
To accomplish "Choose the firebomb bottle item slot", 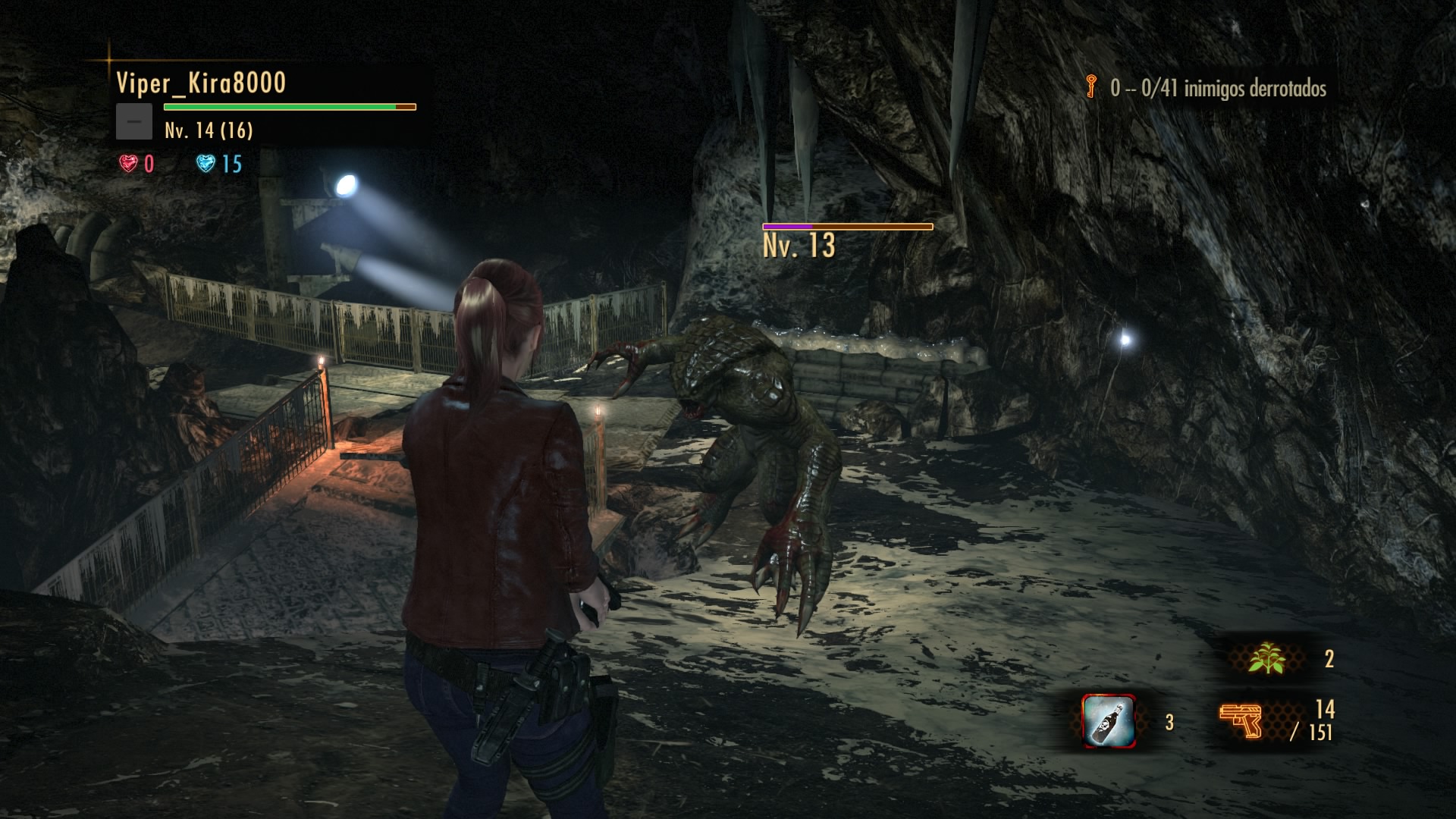I will click(x=1108, y=721).
